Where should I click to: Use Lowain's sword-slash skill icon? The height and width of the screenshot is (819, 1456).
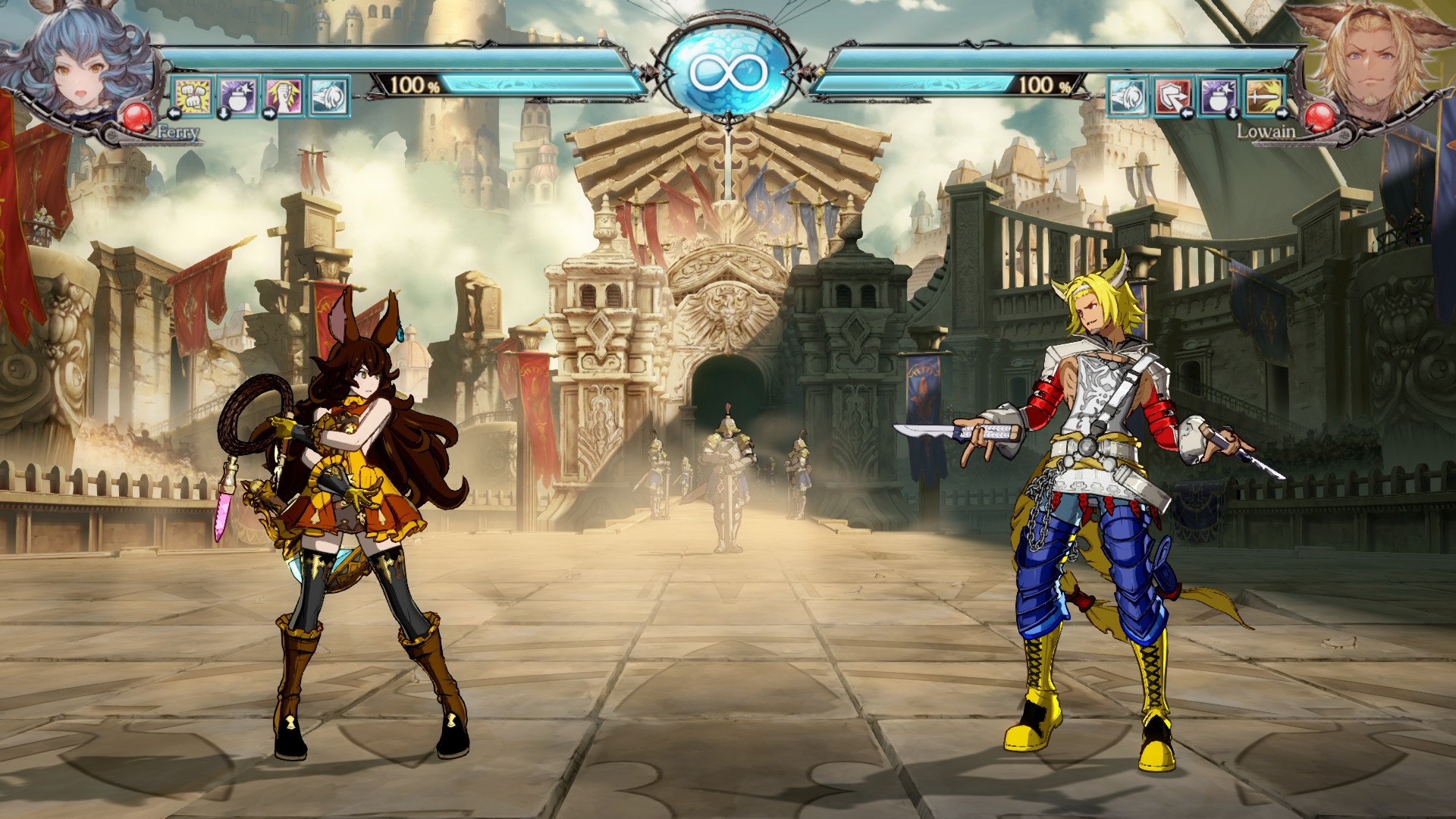point(1263,96)
